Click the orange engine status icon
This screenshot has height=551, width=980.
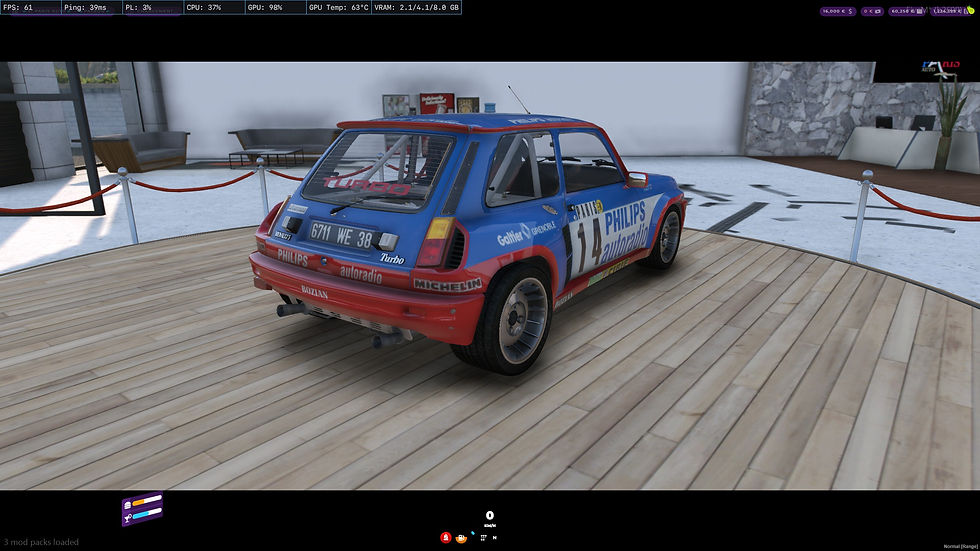[x=461, y=537]
